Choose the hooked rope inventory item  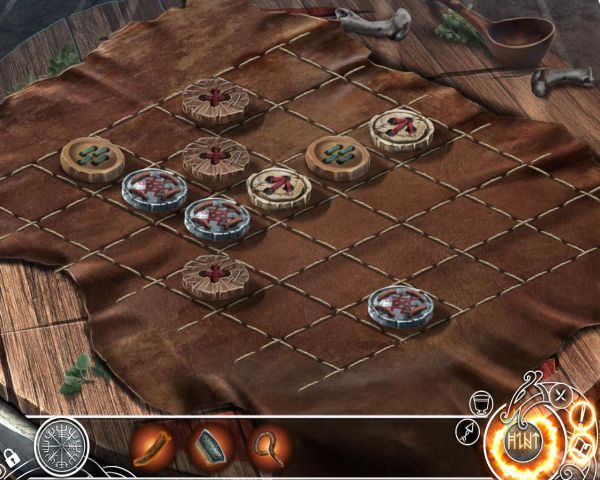coord(267,446)
